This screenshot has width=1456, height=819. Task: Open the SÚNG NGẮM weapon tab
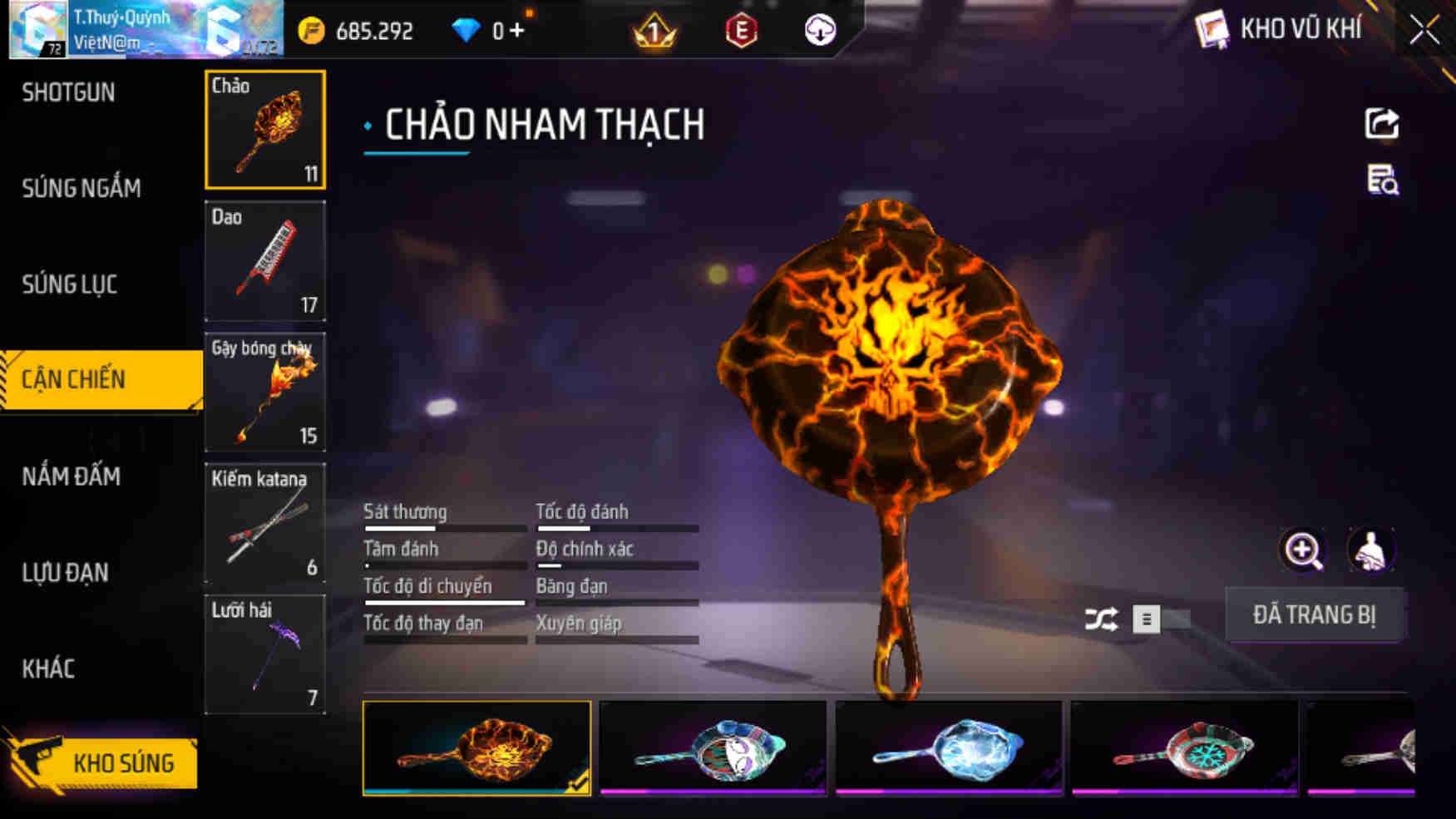[79, 189]
